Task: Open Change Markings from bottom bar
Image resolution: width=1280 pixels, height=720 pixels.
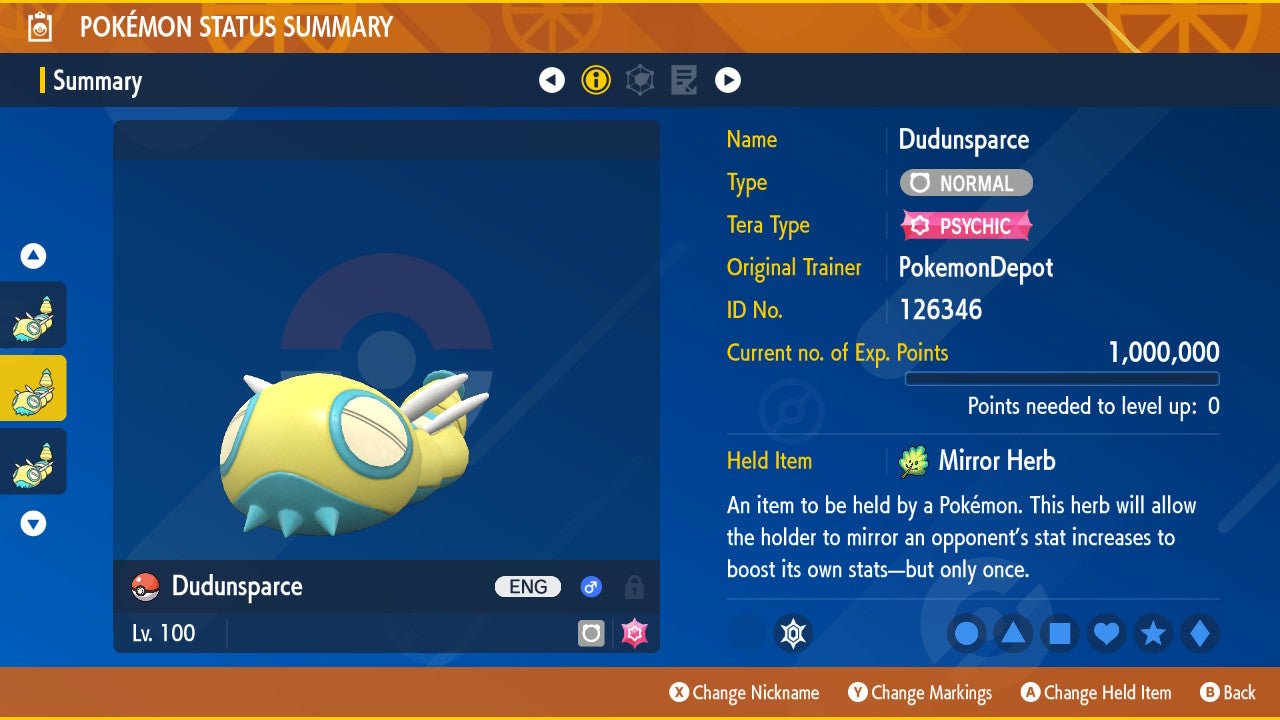Action: [920, 693]
